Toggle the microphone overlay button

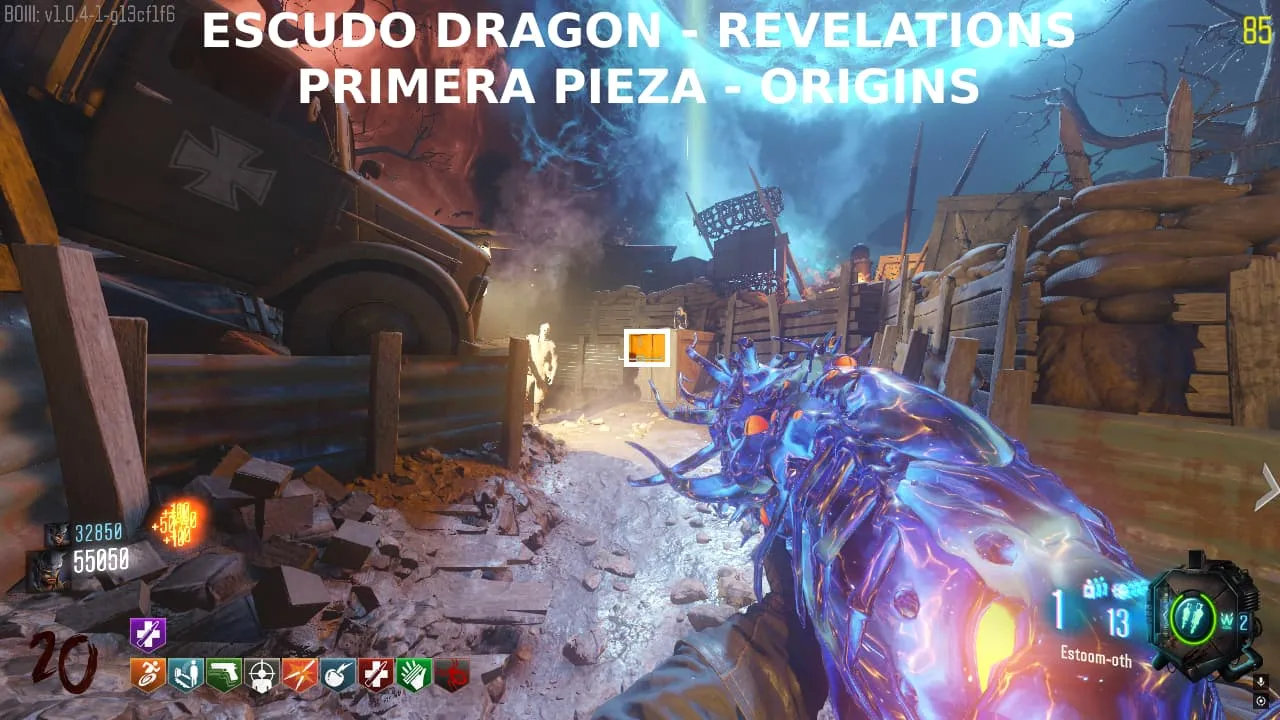1260,682
